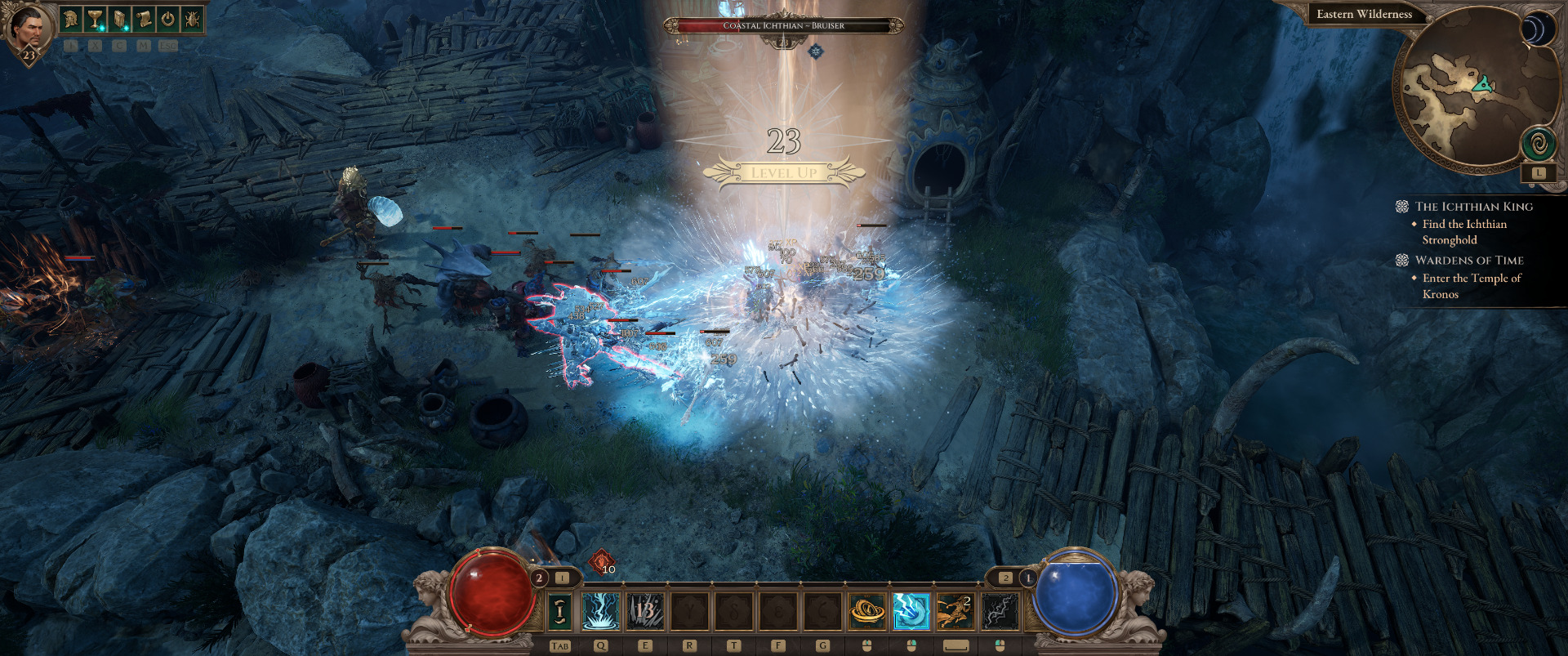Activate the dark lightning bolt ability
This screenshot has width=1568, height=656.
click(x=1000, y=611)
